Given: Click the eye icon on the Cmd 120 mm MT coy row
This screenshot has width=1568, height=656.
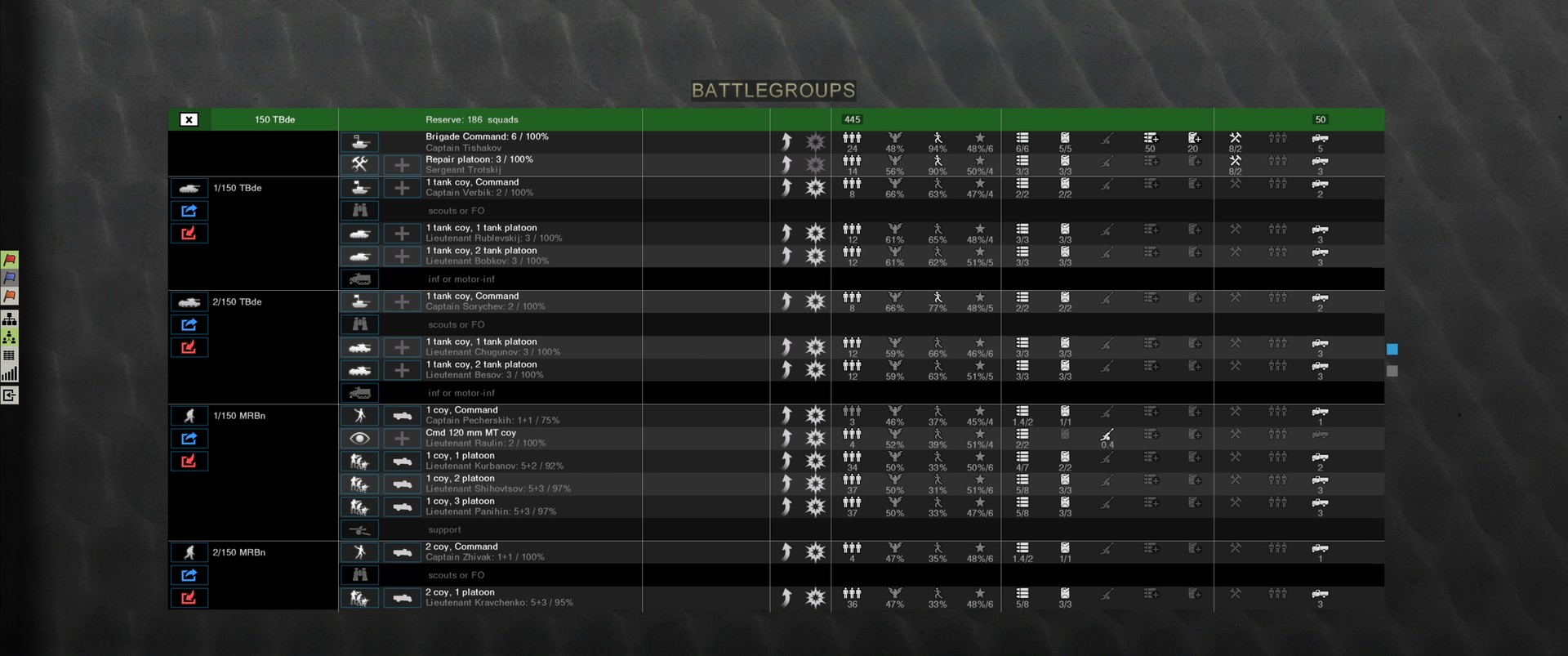Looking at the screenshot, I should click(360, 438).
